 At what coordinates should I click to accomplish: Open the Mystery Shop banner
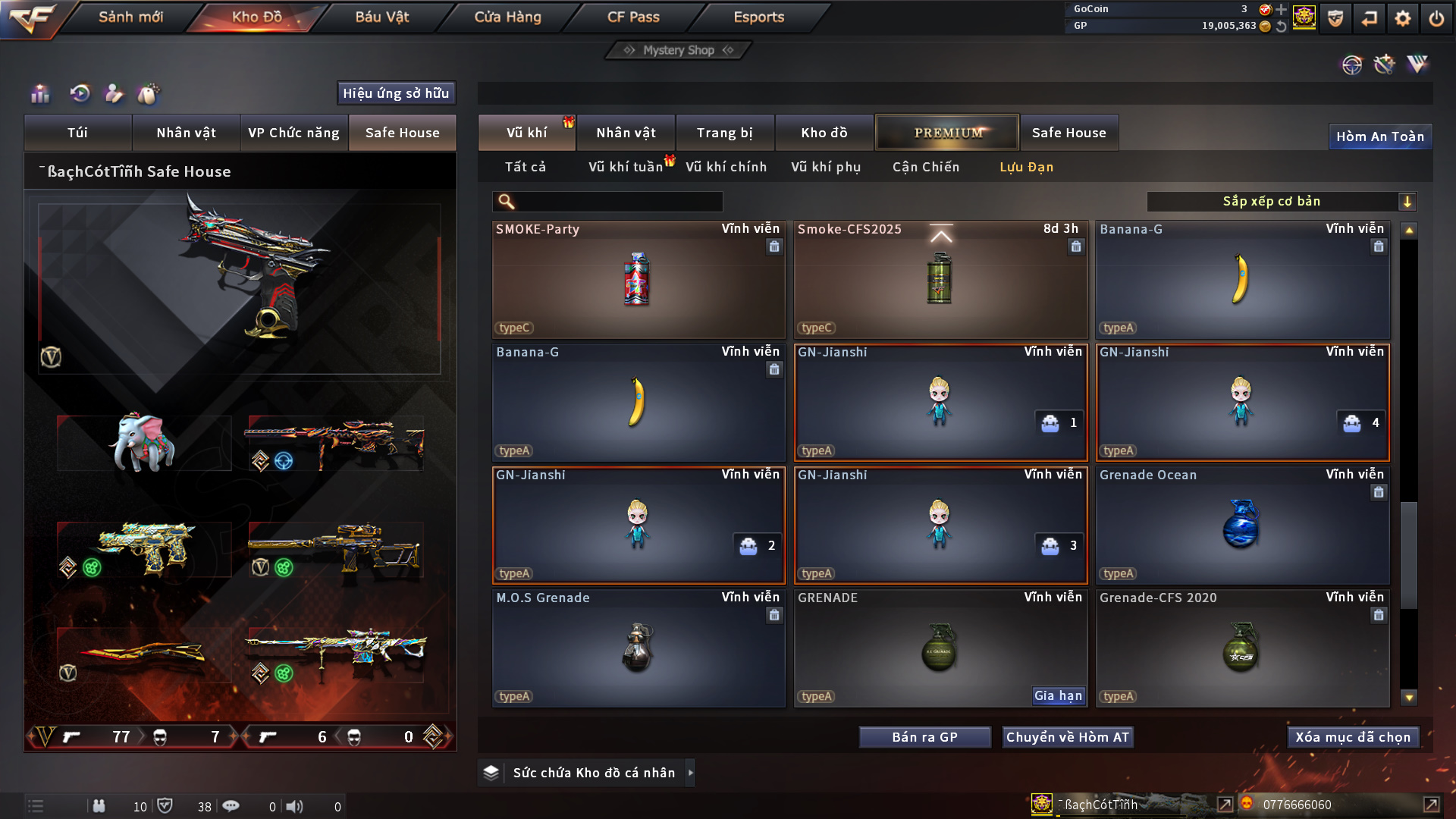(x=678, y=50)
